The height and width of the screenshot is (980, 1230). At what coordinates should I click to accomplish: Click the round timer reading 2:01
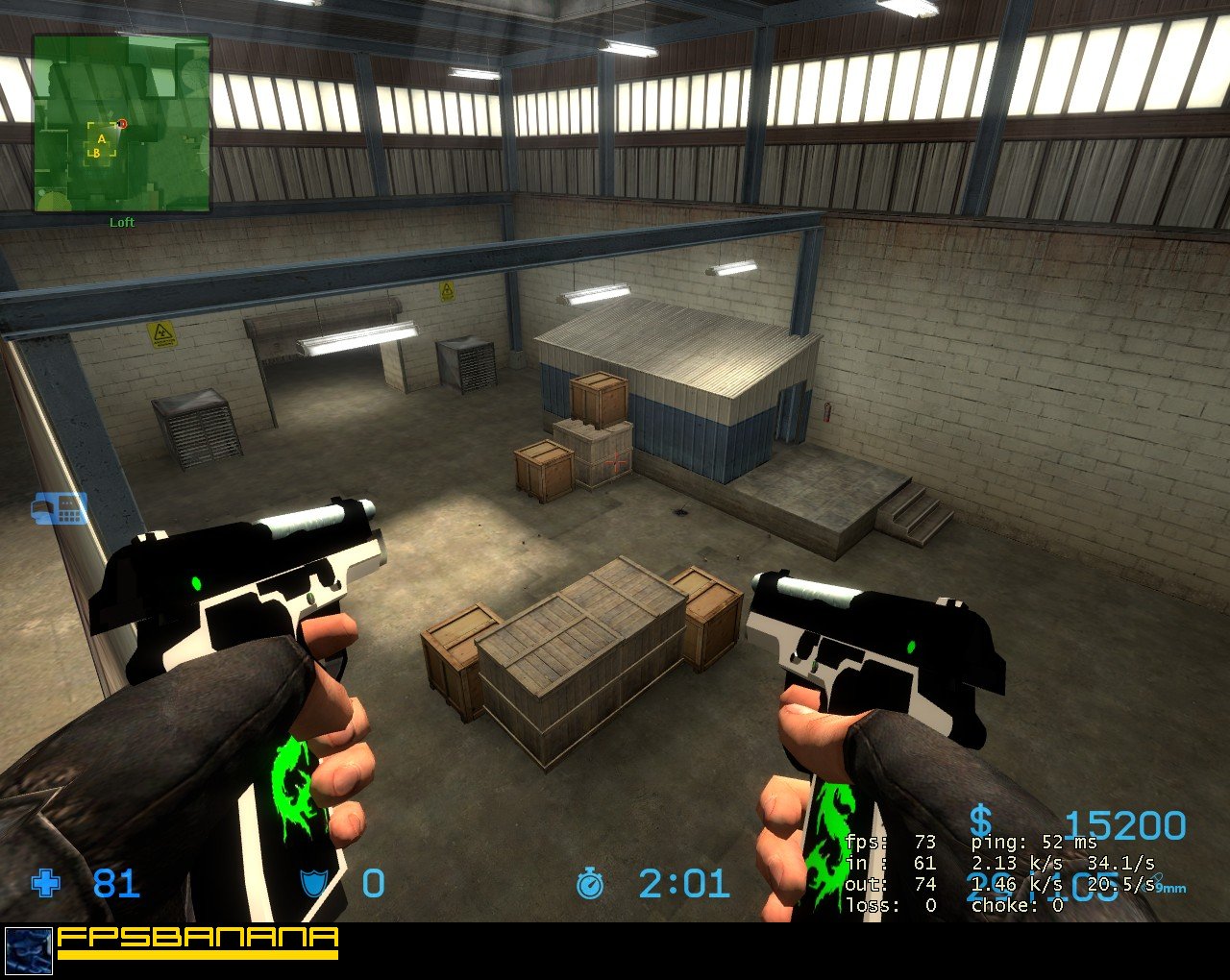682,885
